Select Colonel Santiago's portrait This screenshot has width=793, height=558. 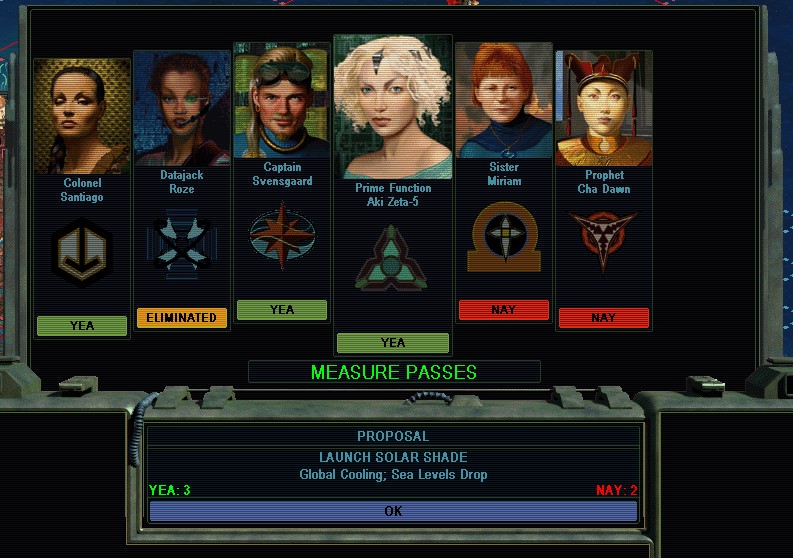82,117
